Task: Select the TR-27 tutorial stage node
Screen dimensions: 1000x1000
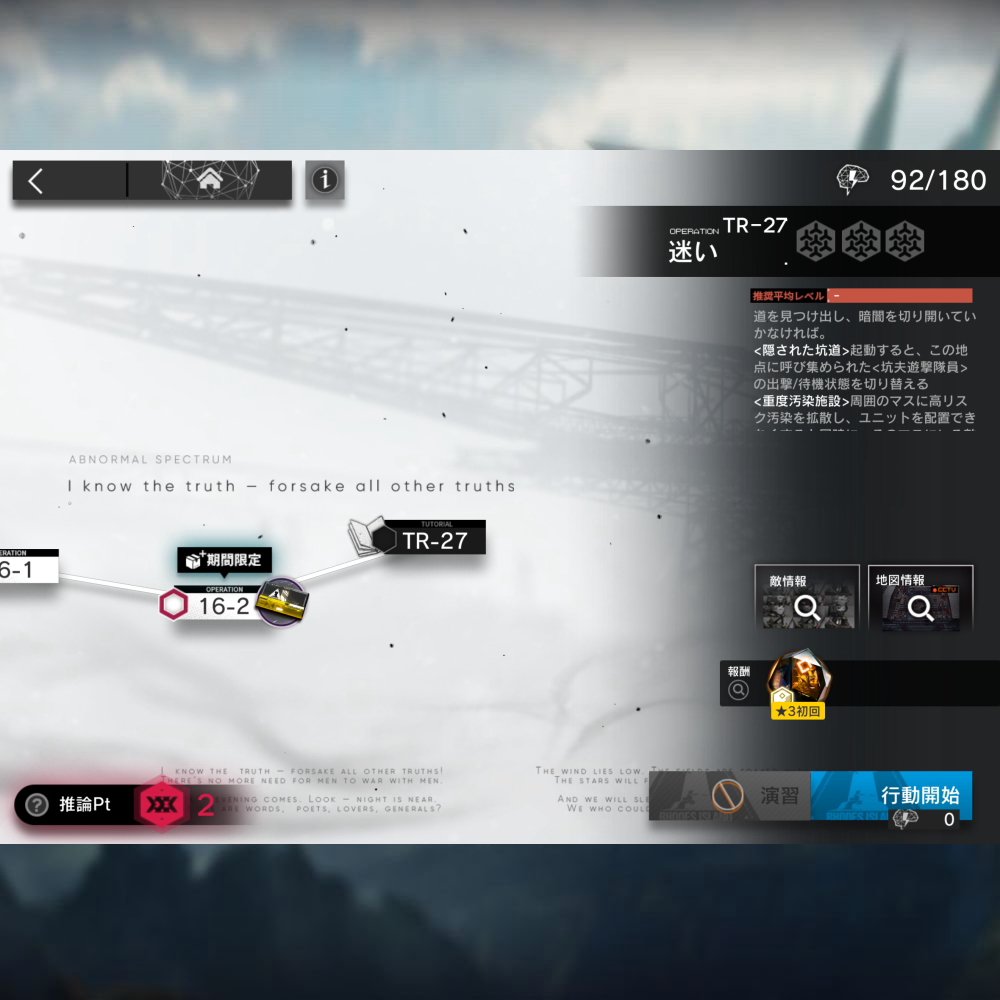Action: click(x=433, y=540)
